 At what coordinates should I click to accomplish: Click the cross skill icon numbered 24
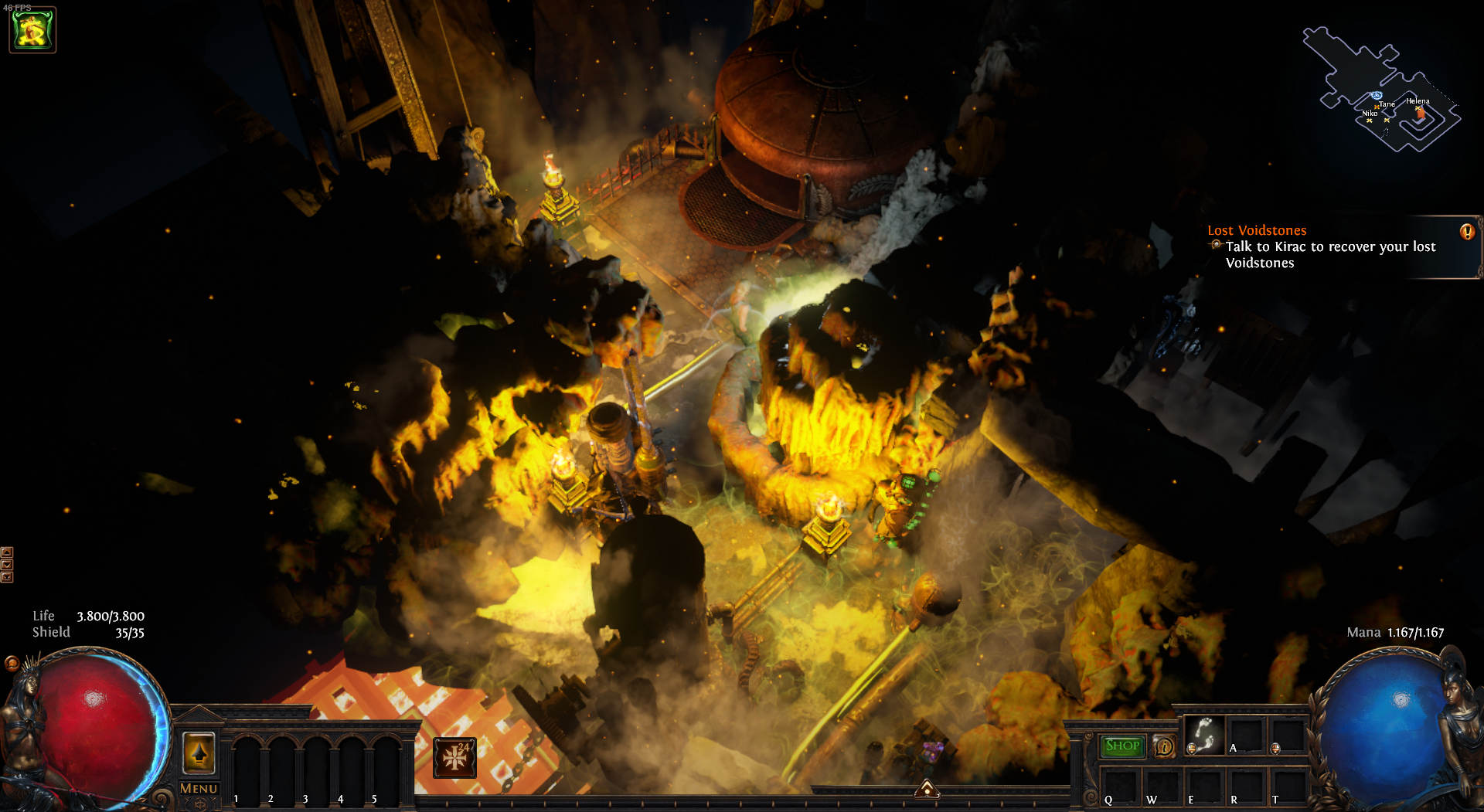tap(454, 757)
